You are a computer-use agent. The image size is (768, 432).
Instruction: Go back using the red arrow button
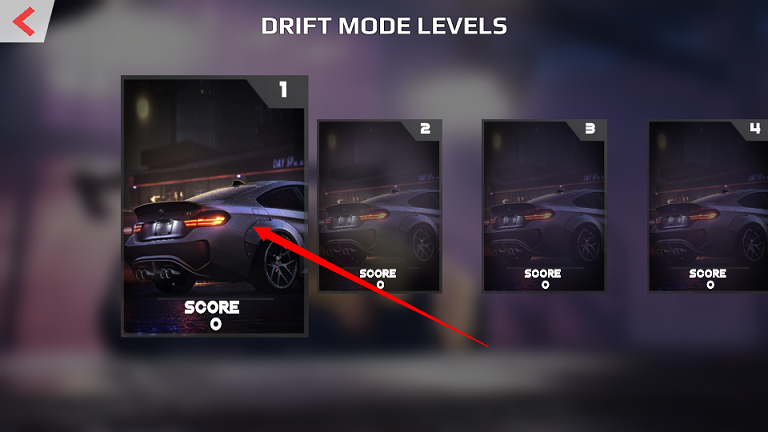click(24, 19)
